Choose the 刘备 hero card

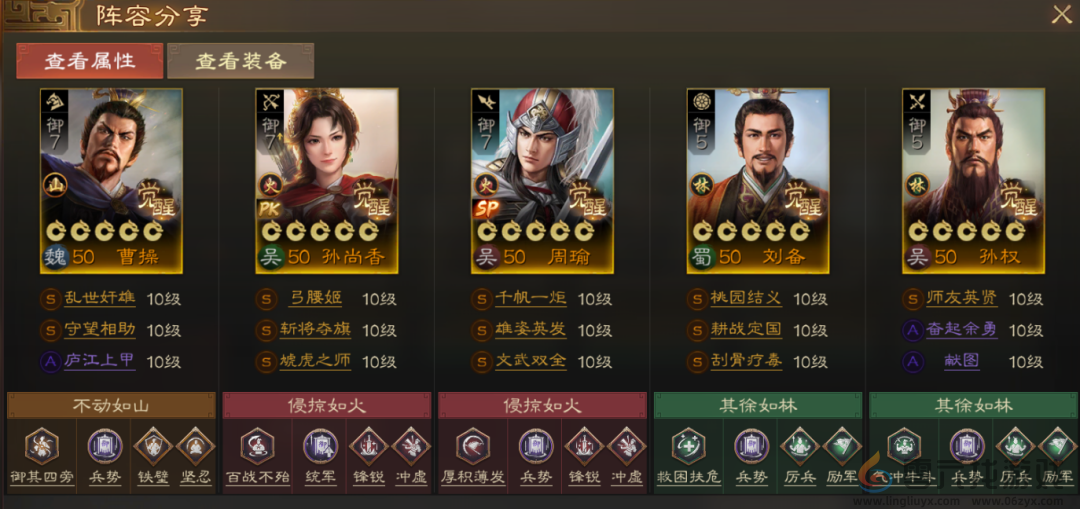(x=758, y=180)
